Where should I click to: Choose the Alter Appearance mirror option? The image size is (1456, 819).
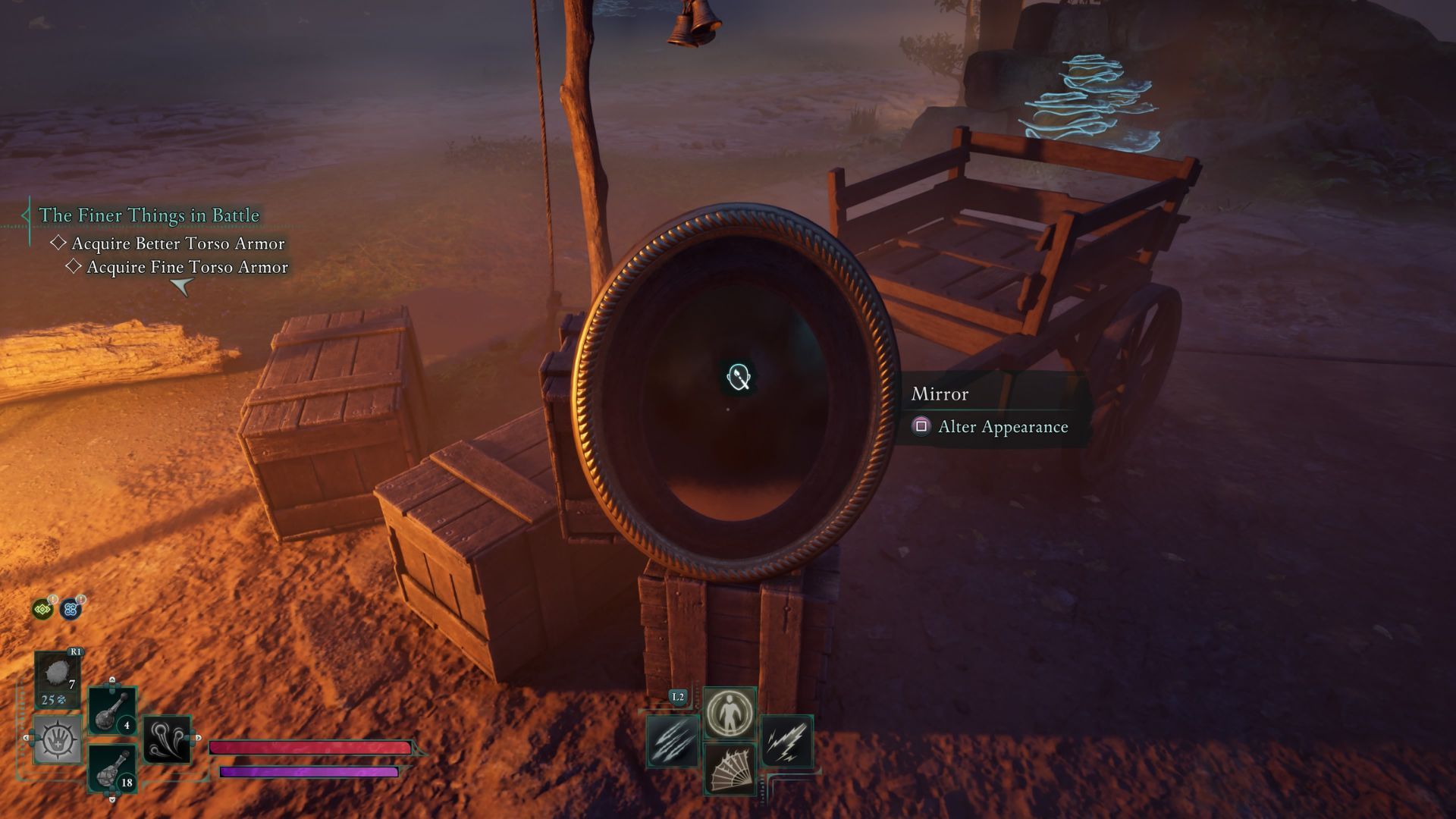pyautogui.click(x=1003, y=427)
